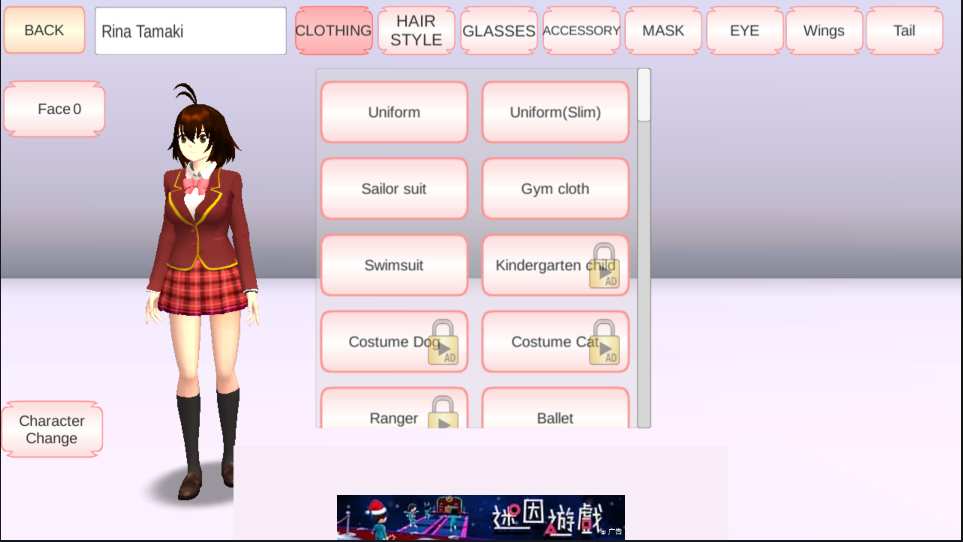The height and width of the screenshot is (542, 963).
Task: View the Wings category
Action: pyautogui.click(x=824, y=30)
